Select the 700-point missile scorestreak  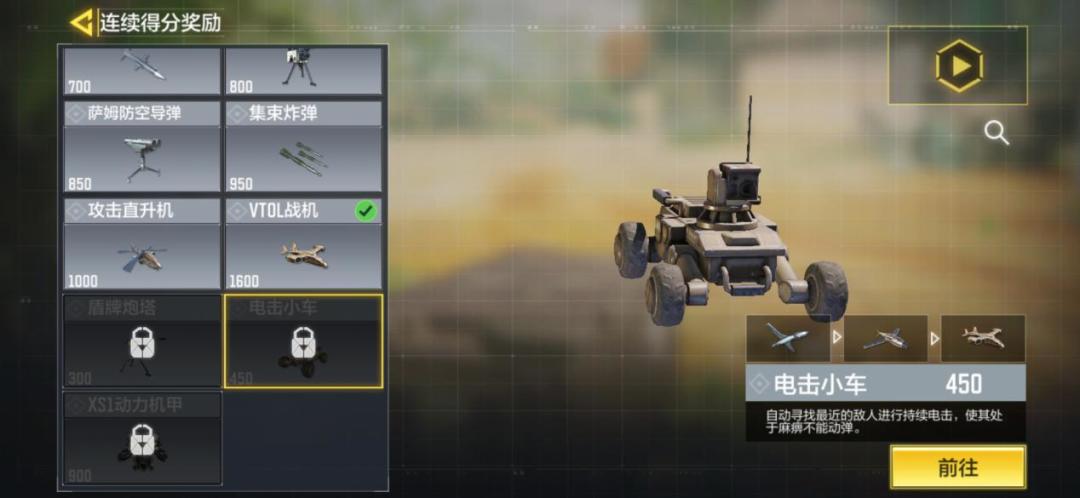tap(142, 70)
